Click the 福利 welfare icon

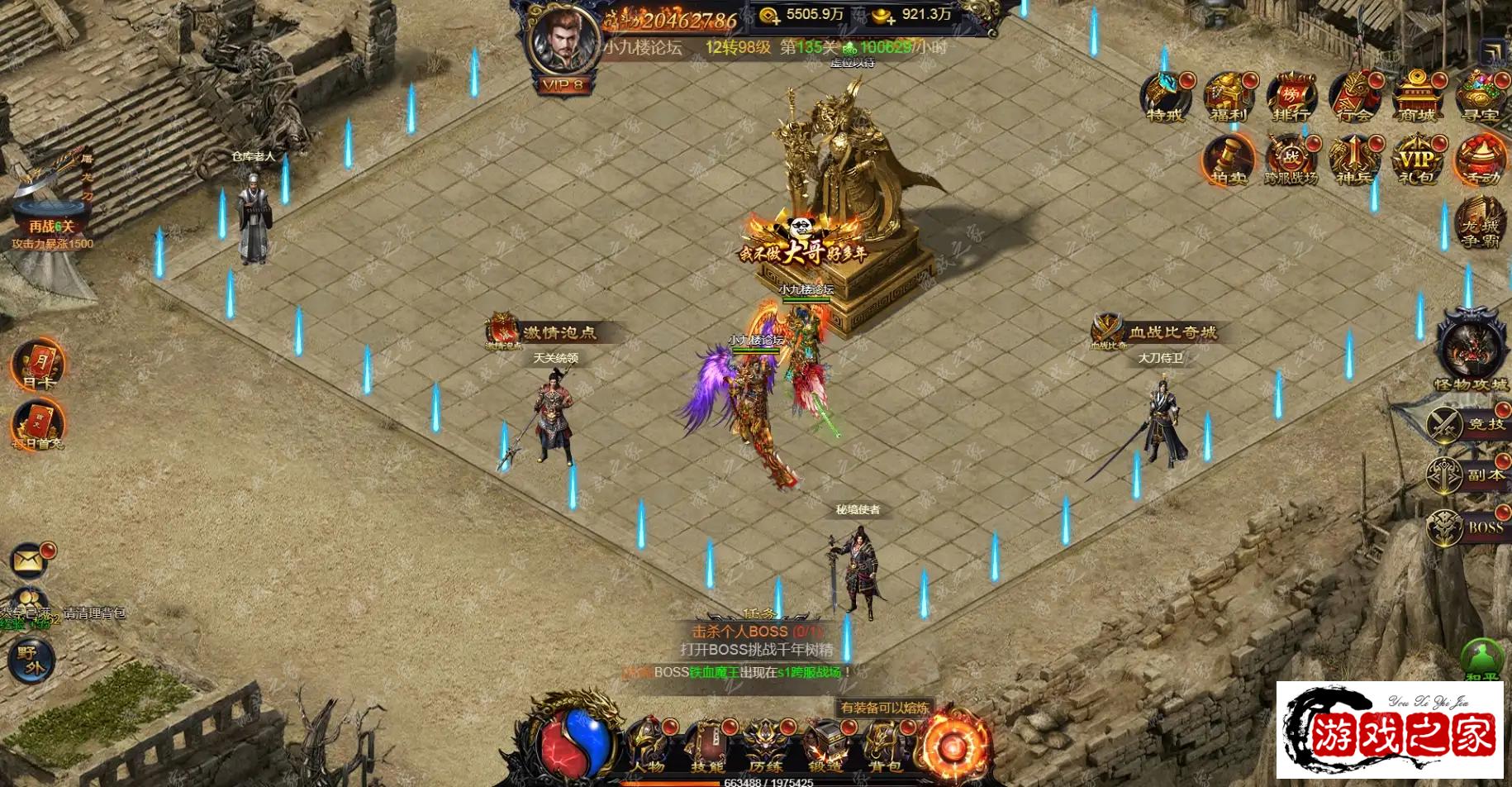pos(1228,98)
